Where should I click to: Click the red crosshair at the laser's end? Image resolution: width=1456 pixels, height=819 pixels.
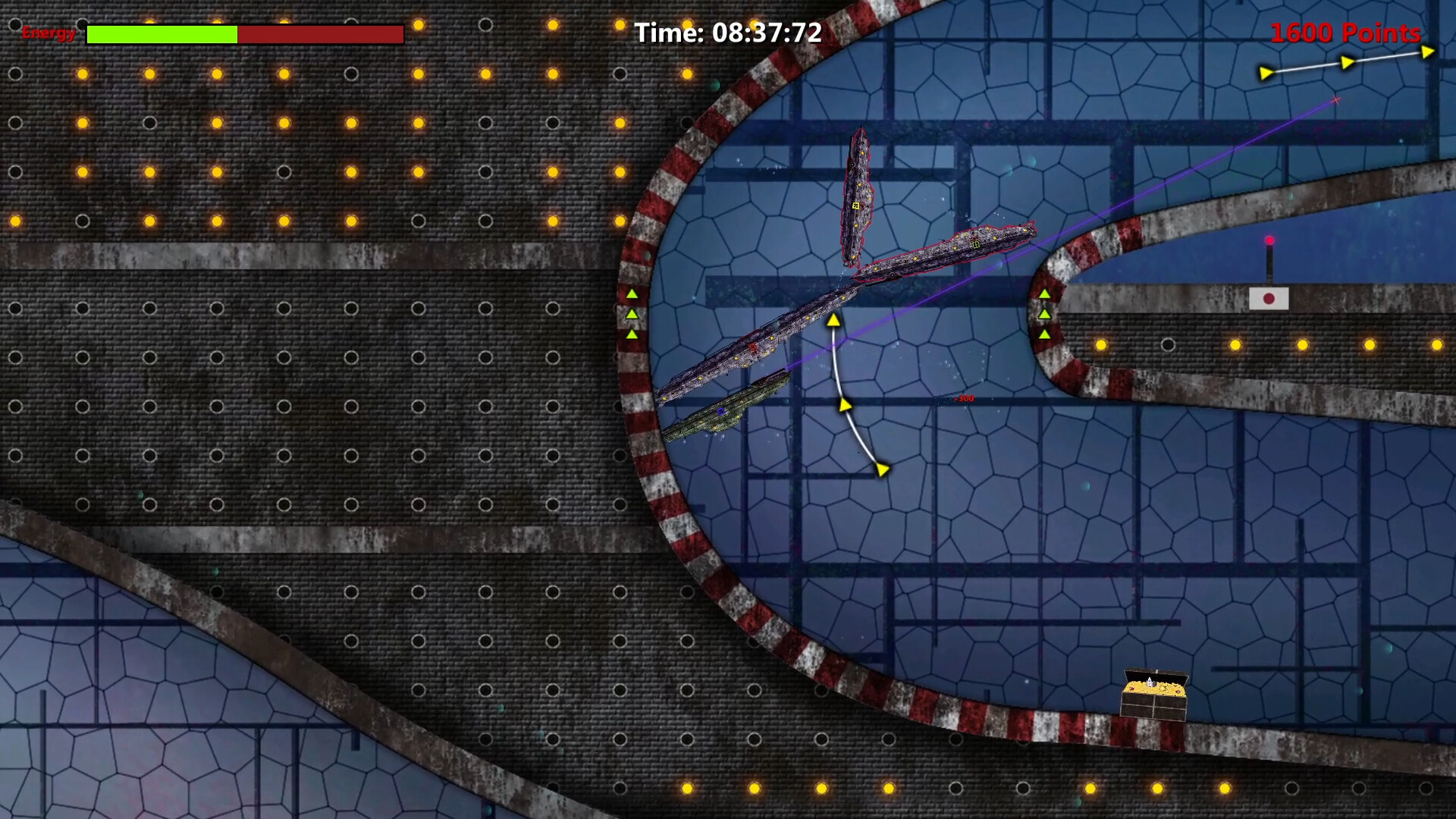pos(1335,101)
